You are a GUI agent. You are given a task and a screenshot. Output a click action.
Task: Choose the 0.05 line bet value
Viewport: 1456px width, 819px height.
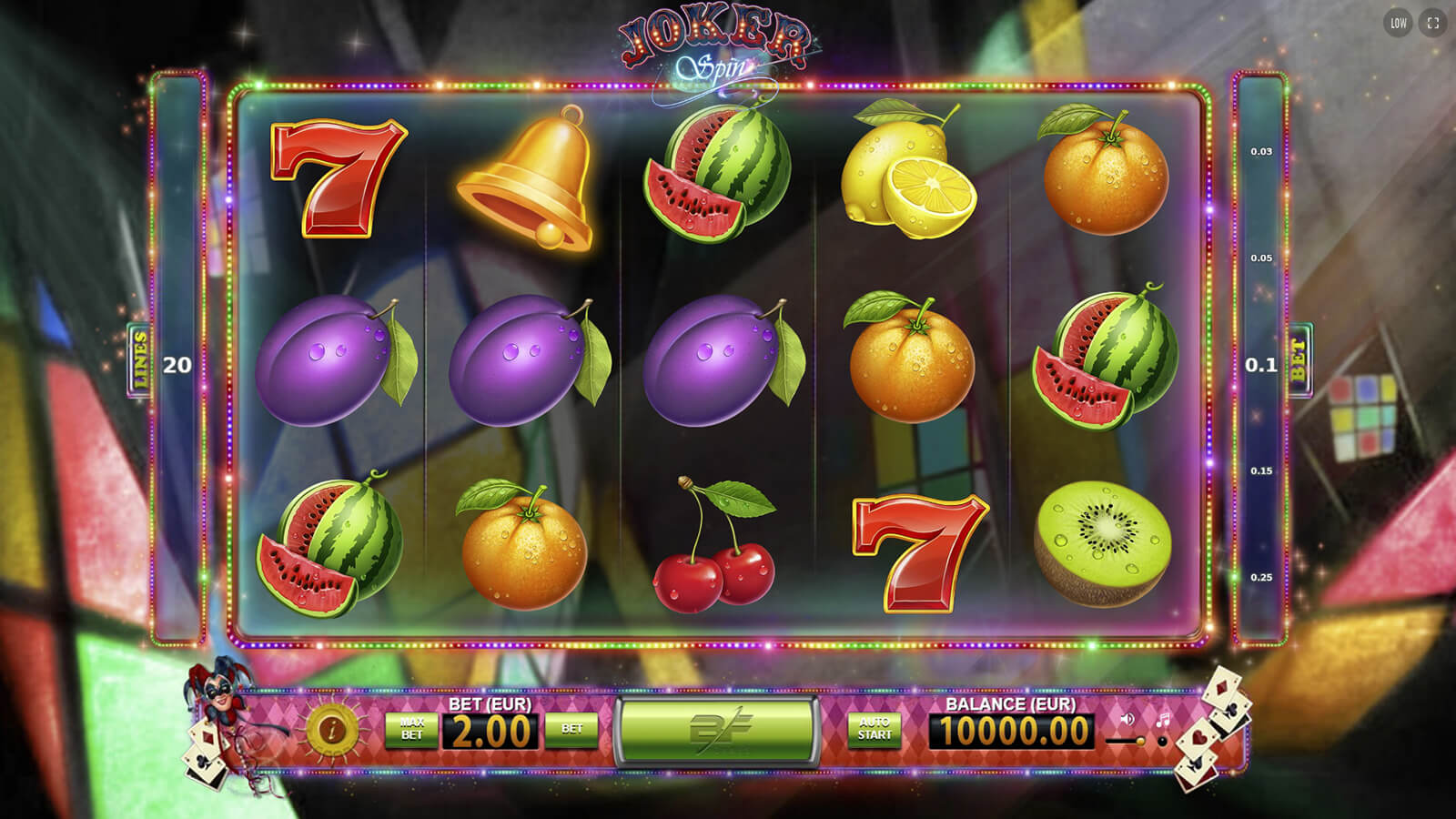point(1261,258)
